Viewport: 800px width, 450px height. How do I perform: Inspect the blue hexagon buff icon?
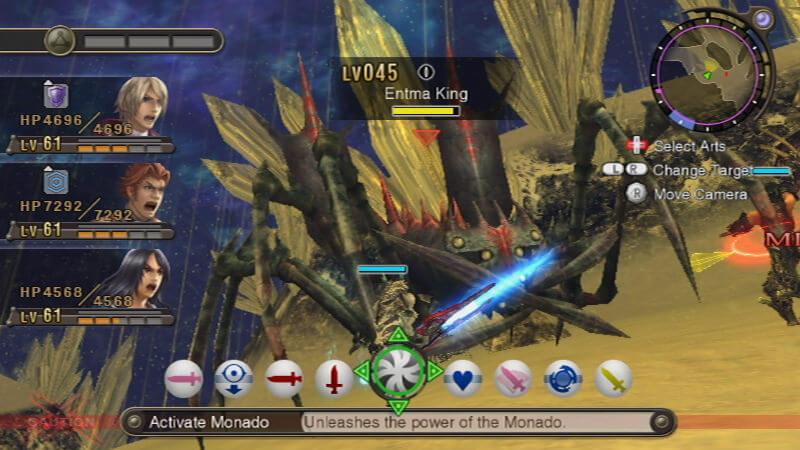point(56,182)
